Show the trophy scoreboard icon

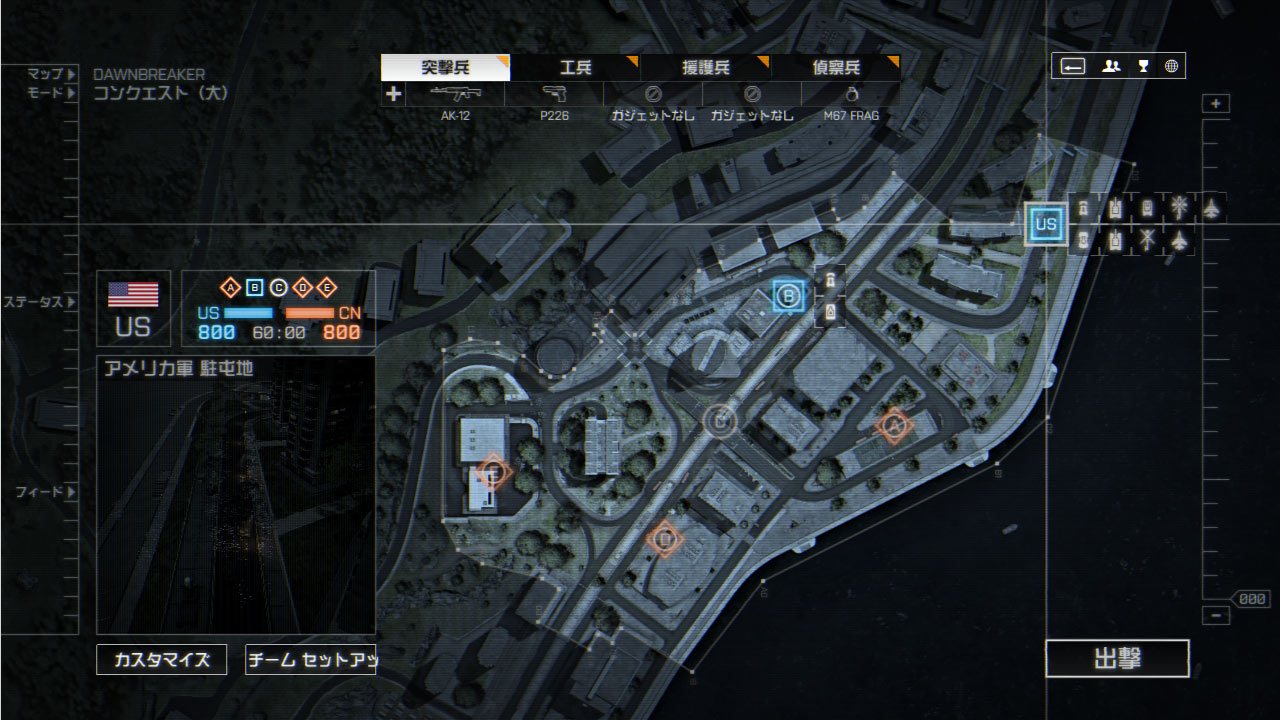pyautogui.click(x=1143, y=67)
